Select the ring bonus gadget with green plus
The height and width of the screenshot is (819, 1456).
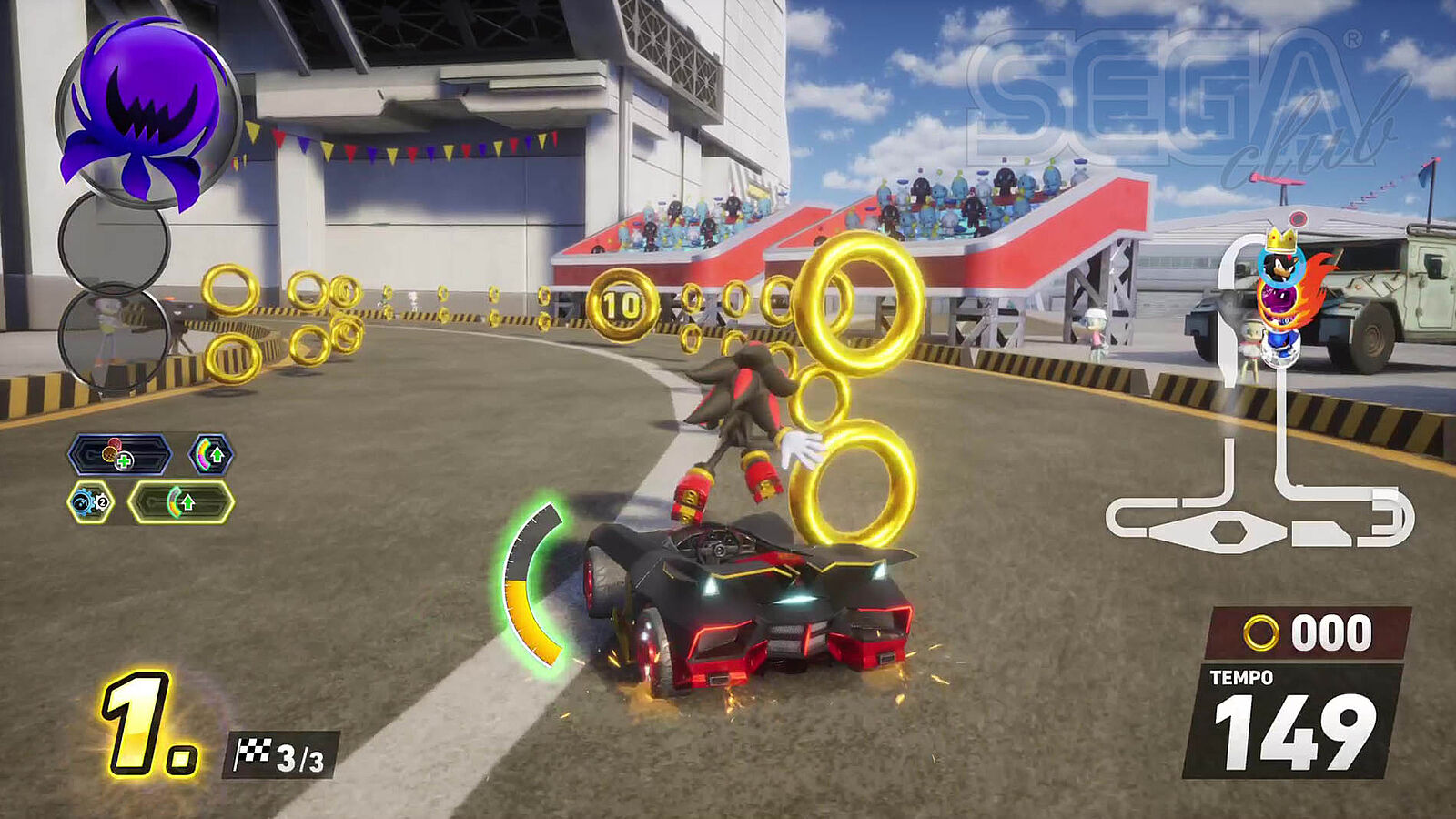119,455
